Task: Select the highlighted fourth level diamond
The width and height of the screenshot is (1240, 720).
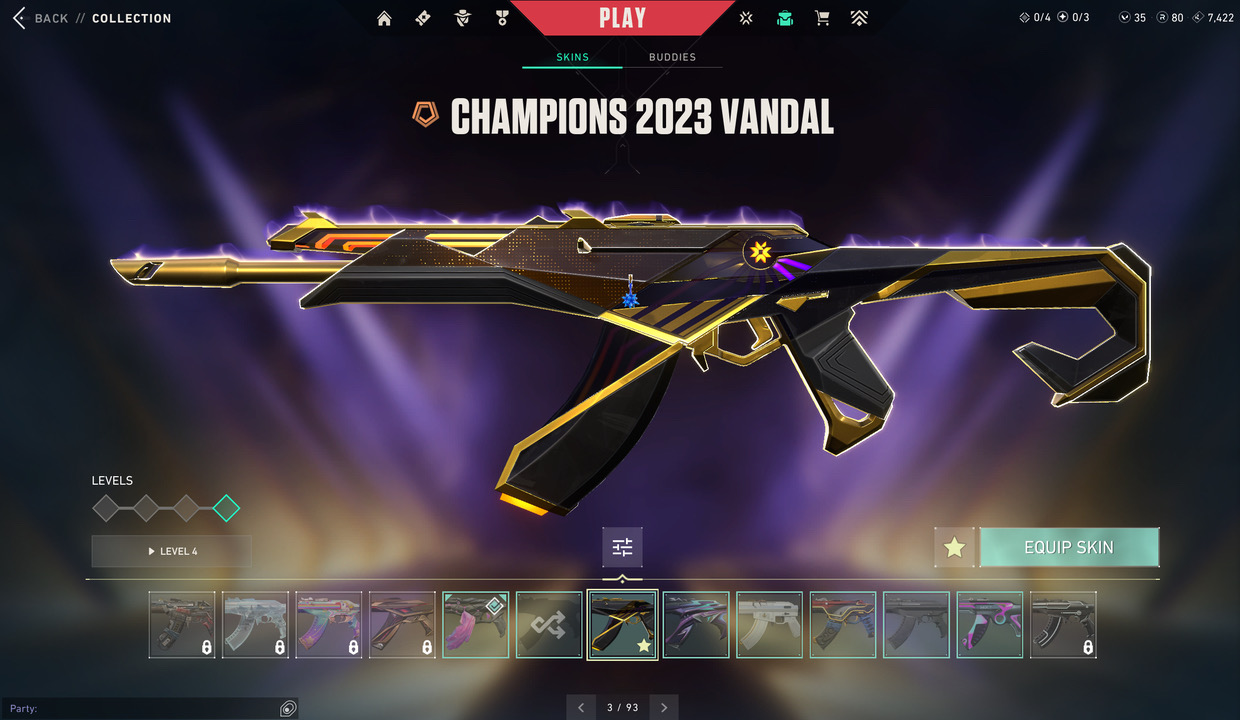Action: click(226, 508)
